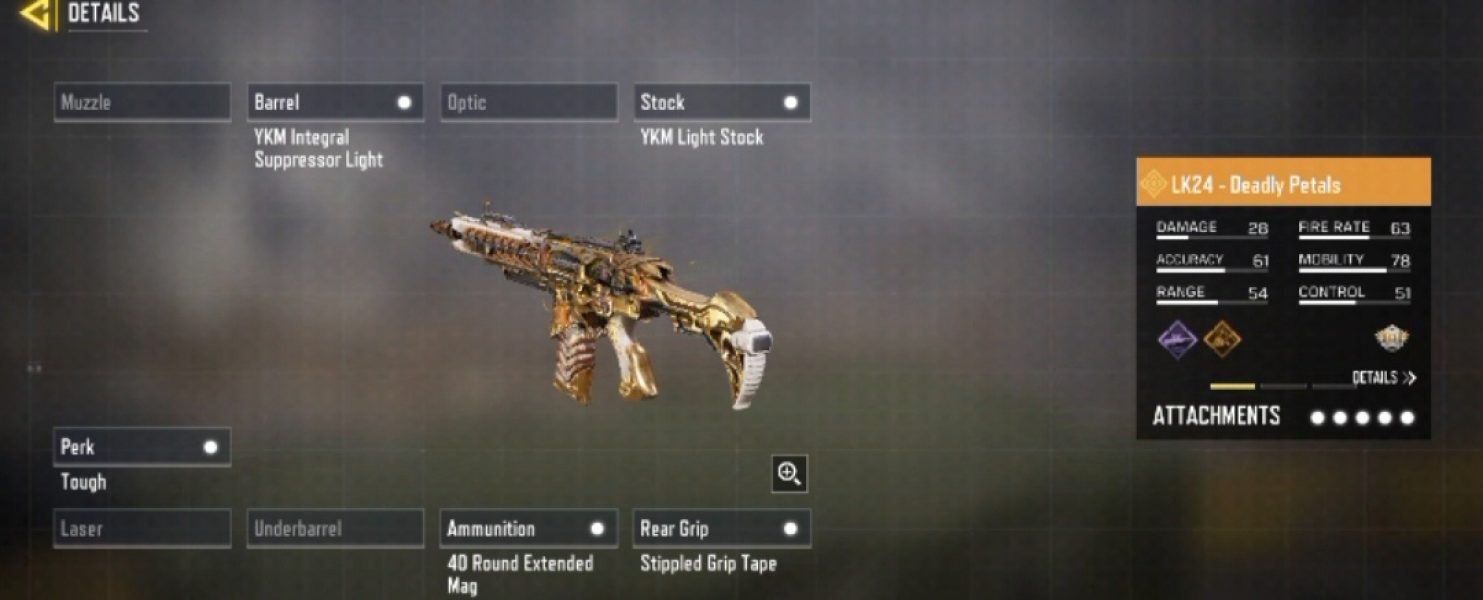Choose the Stock attachment slot
This screenshot has height=600, width=1483.
721,102
